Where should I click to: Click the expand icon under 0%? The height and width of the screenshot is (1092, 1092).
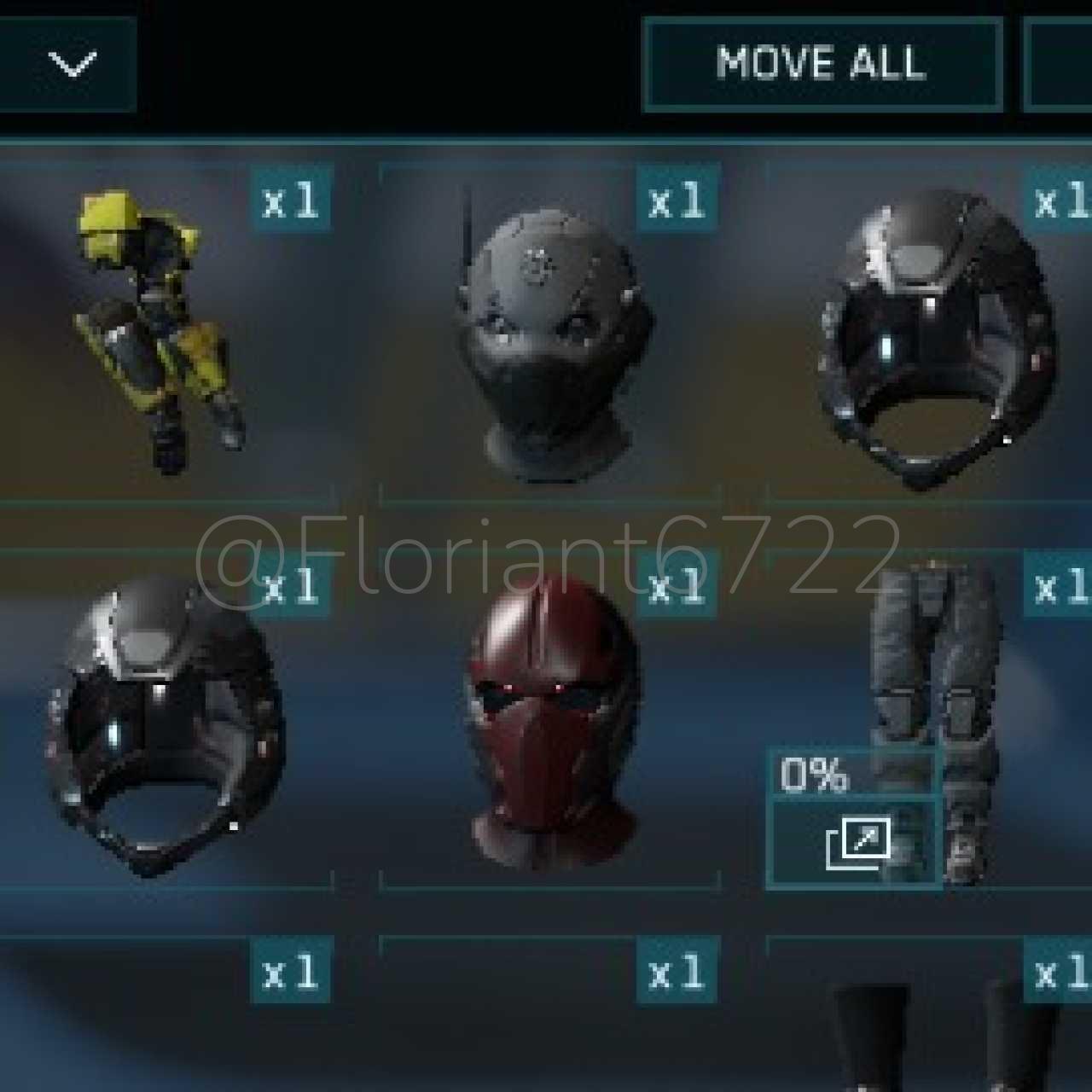(x=857, y=843)
